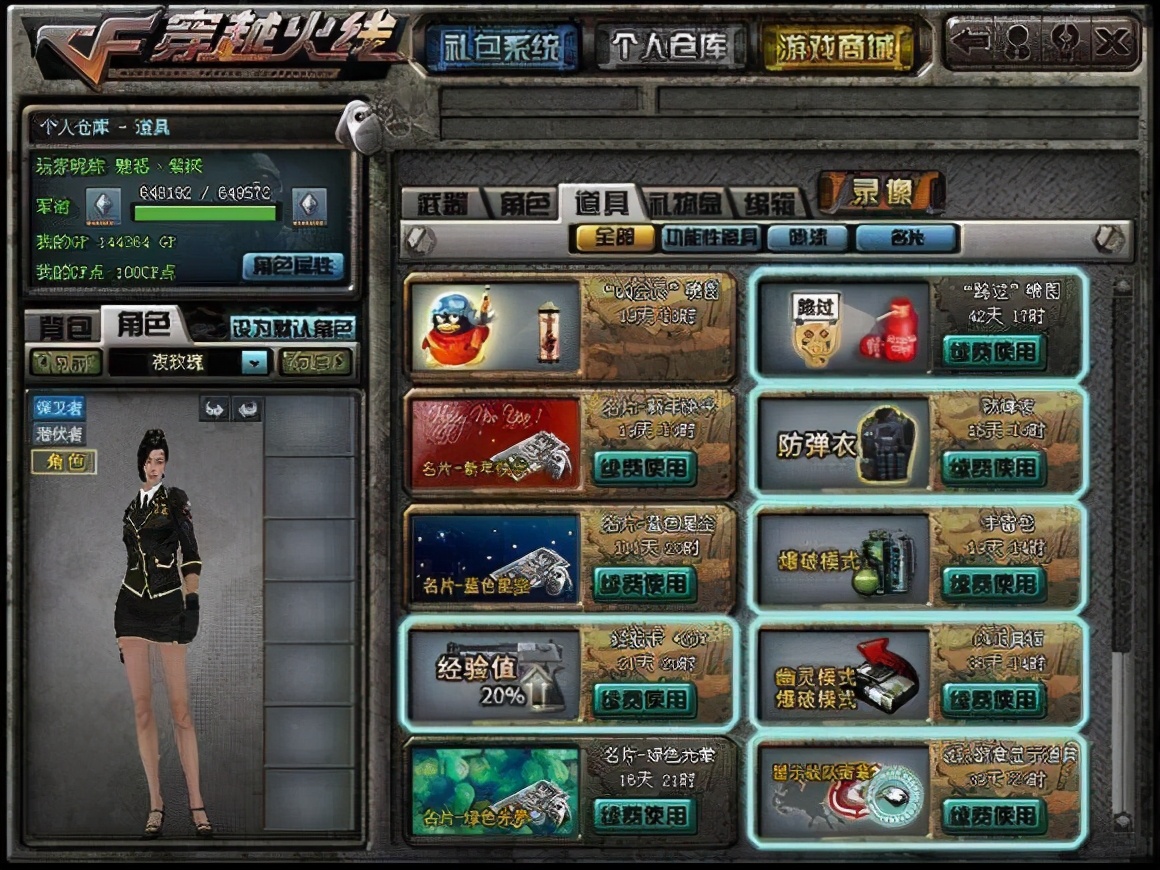The image size is (1160, 870).
Task: Renew the 防弹衣 body armor item
Action: pos(993,468)
